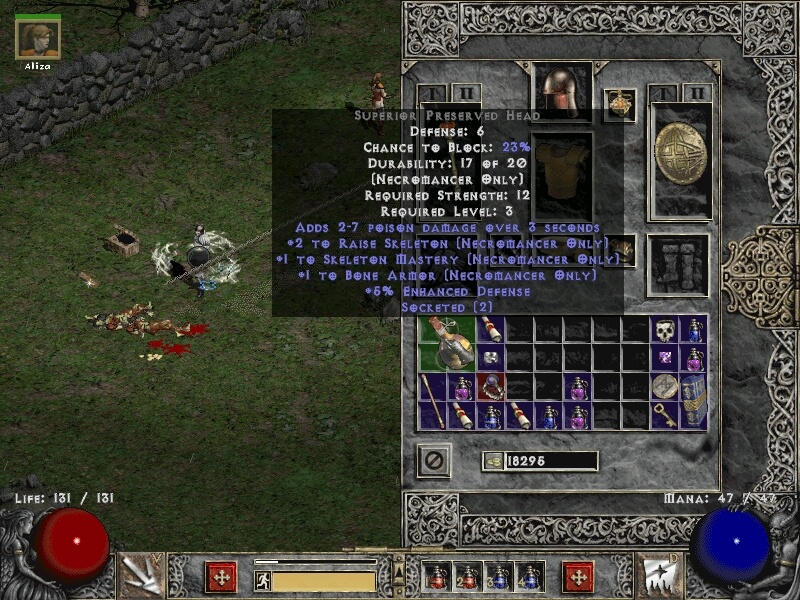Select the rune stone in inventory
800x600 pixels.
[664, 387]
